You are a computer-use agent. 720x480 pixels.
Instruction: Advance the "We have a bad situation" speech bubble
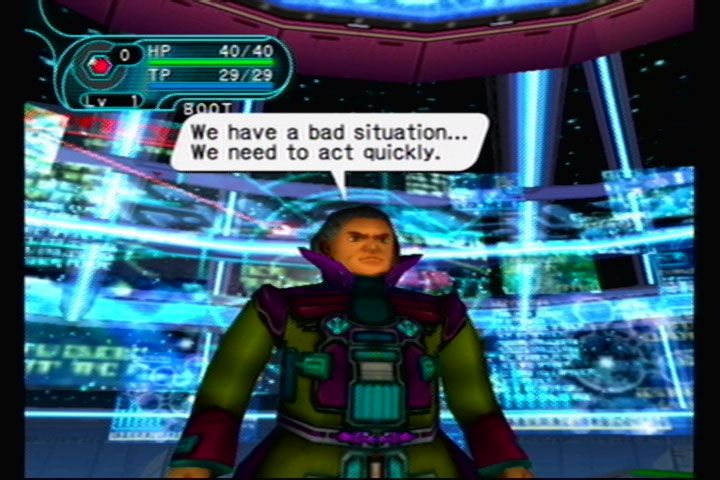point(329,142)
